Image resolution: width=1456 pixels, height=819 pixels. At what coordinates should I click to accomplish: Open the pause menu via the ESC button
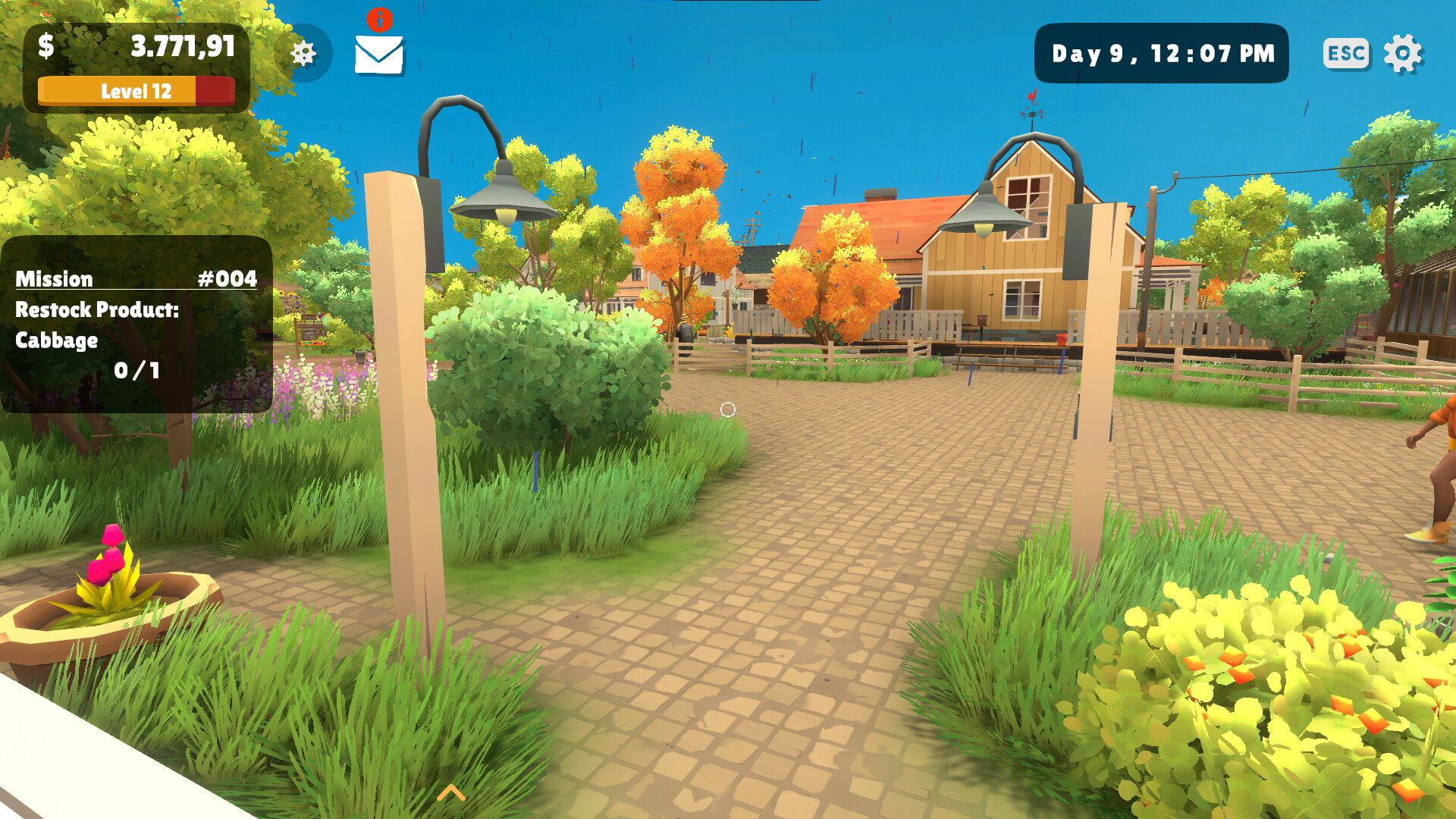point(1345,52)
